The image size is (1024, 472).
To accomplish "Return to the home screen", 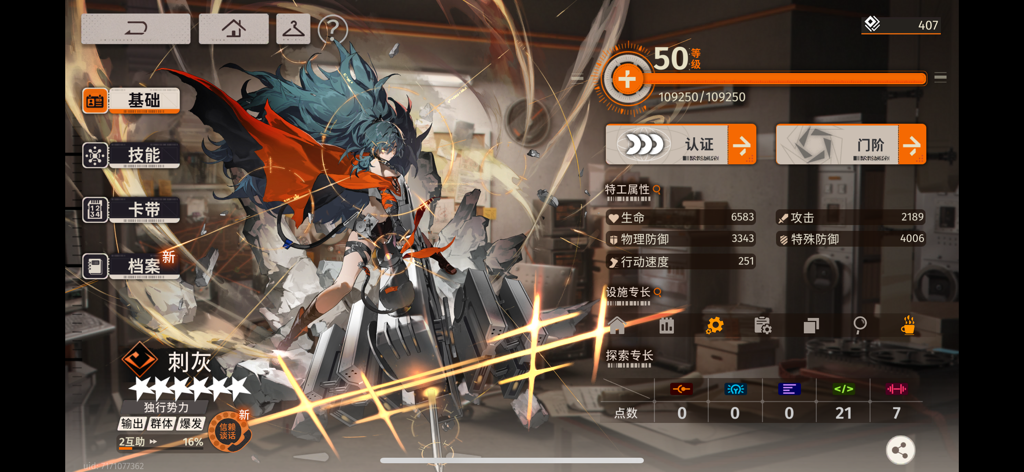I will 233,29.
